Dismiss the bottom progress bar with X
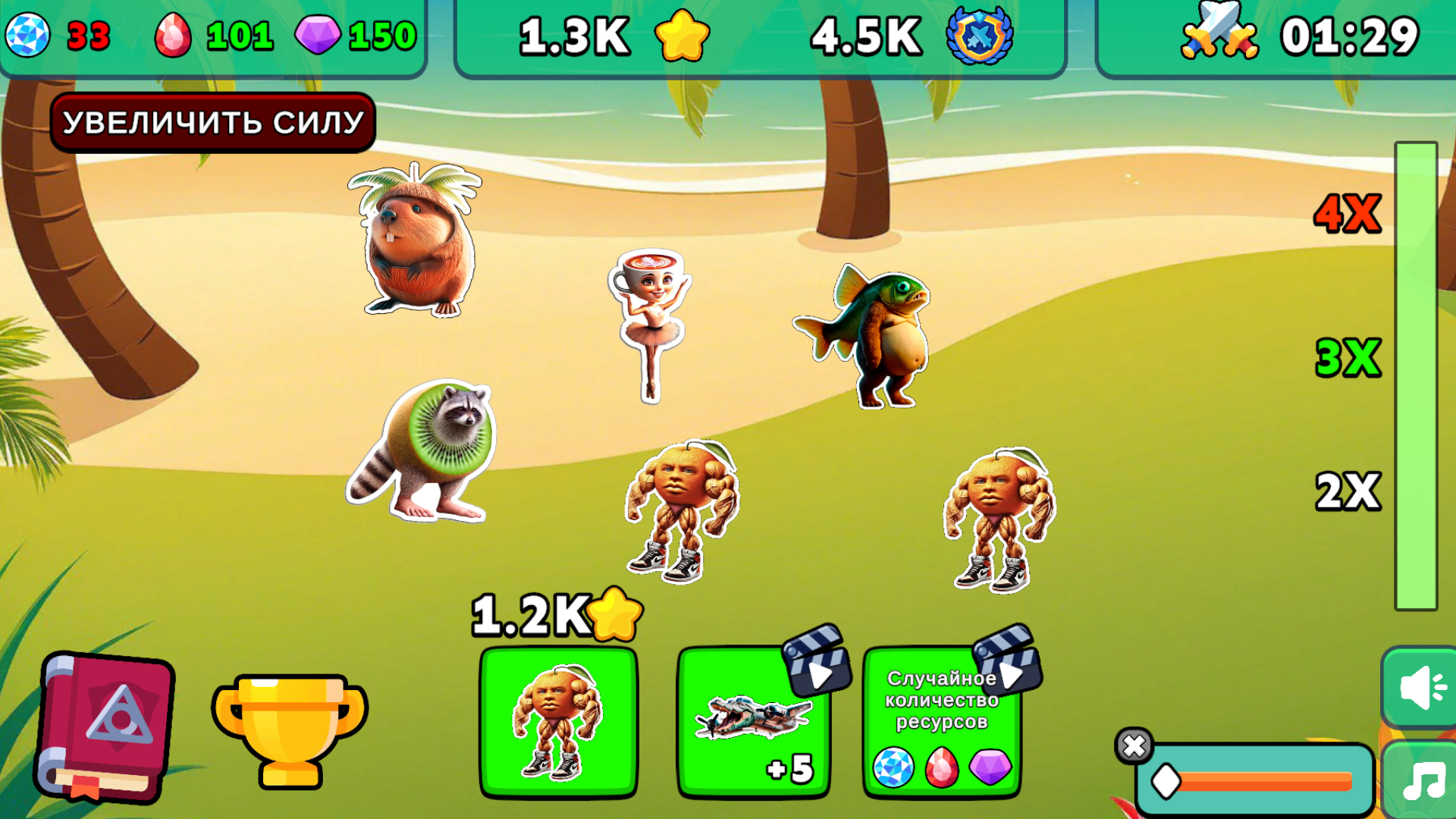Viewport: 1456px width, 819px height. coord(1135,747)
